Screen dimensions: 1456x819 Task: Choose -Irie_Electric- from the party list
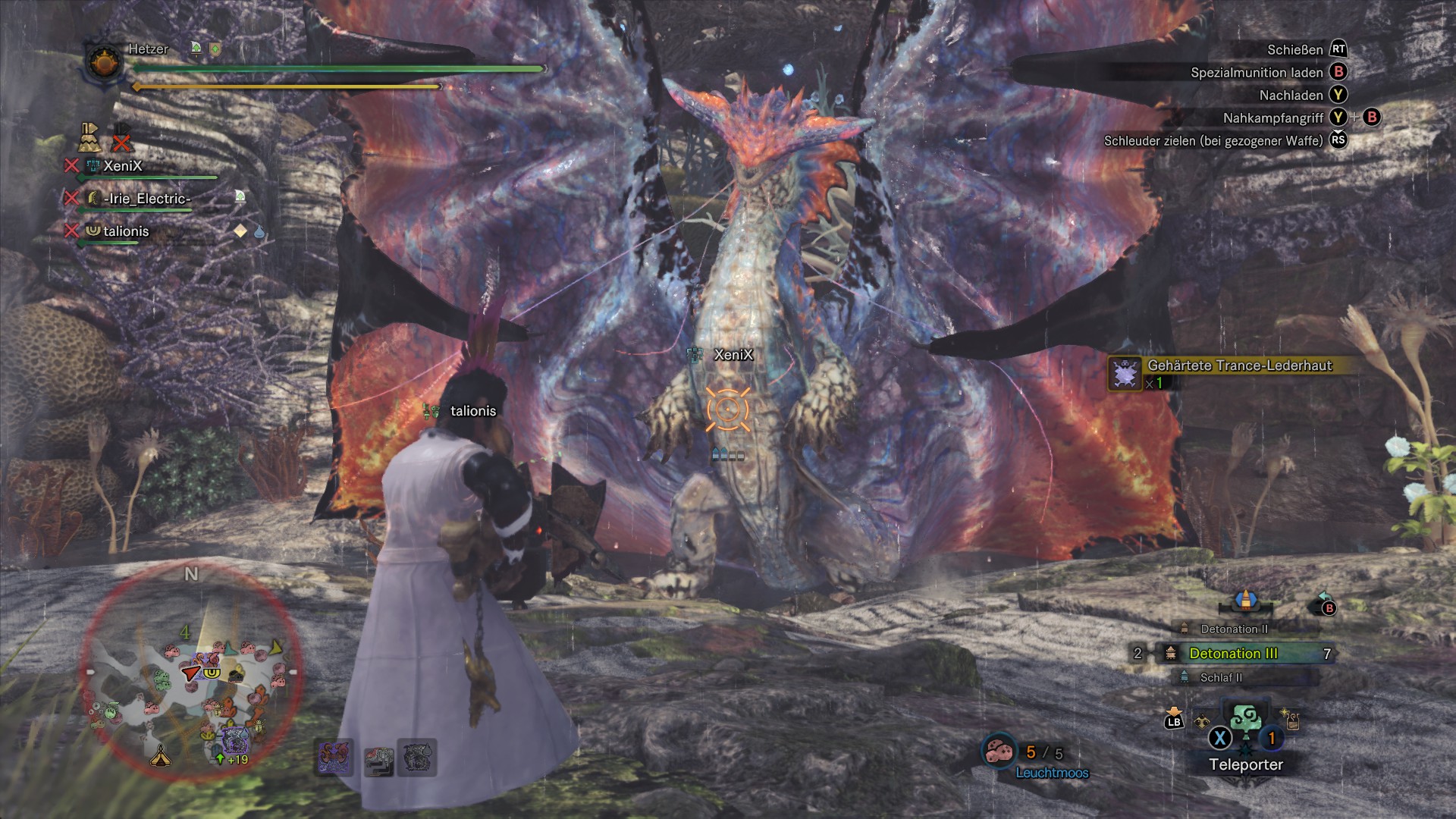(149, 199)
